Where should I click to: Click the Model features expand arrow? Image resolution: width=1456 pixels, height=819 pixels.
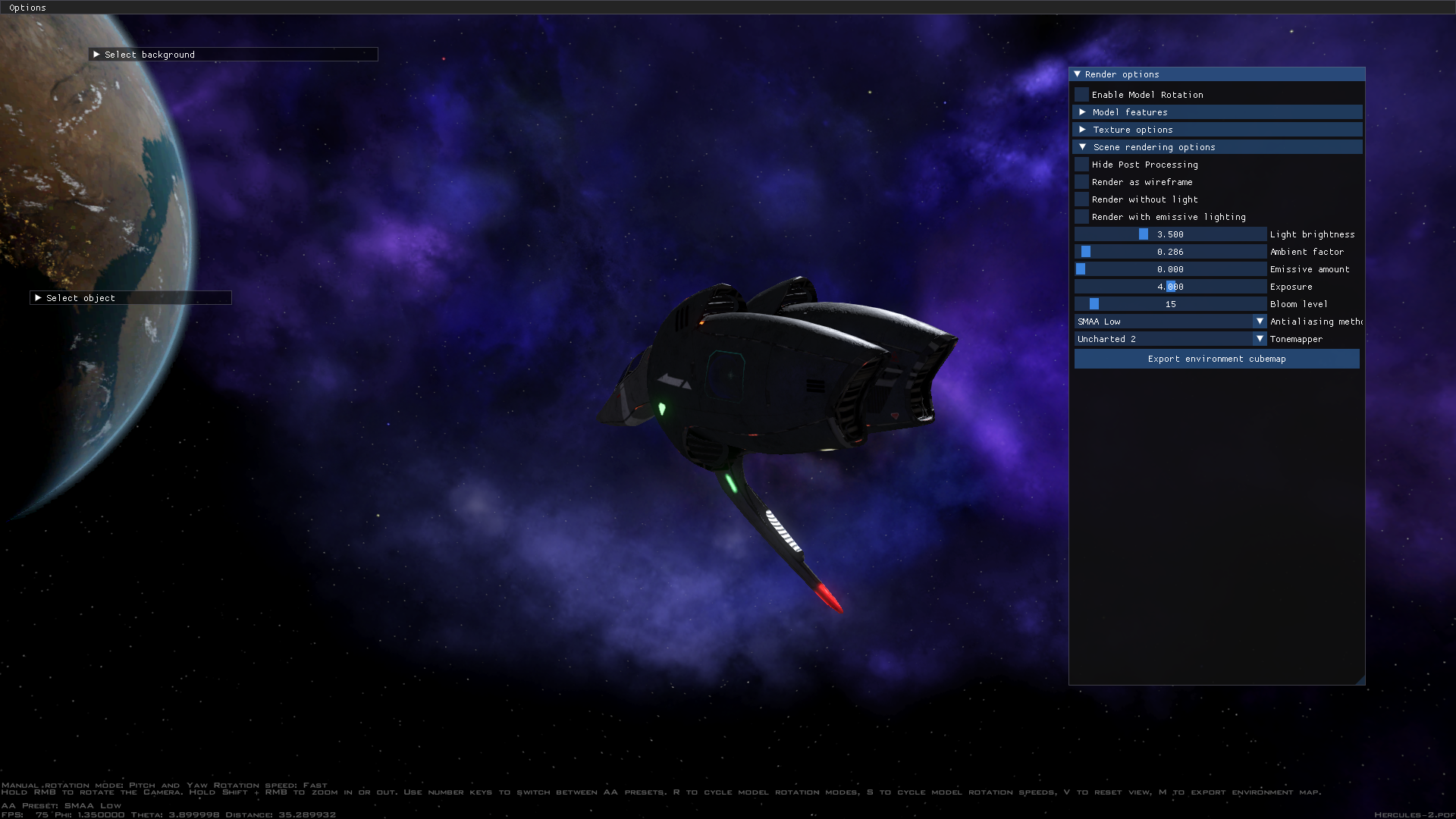1083,111
